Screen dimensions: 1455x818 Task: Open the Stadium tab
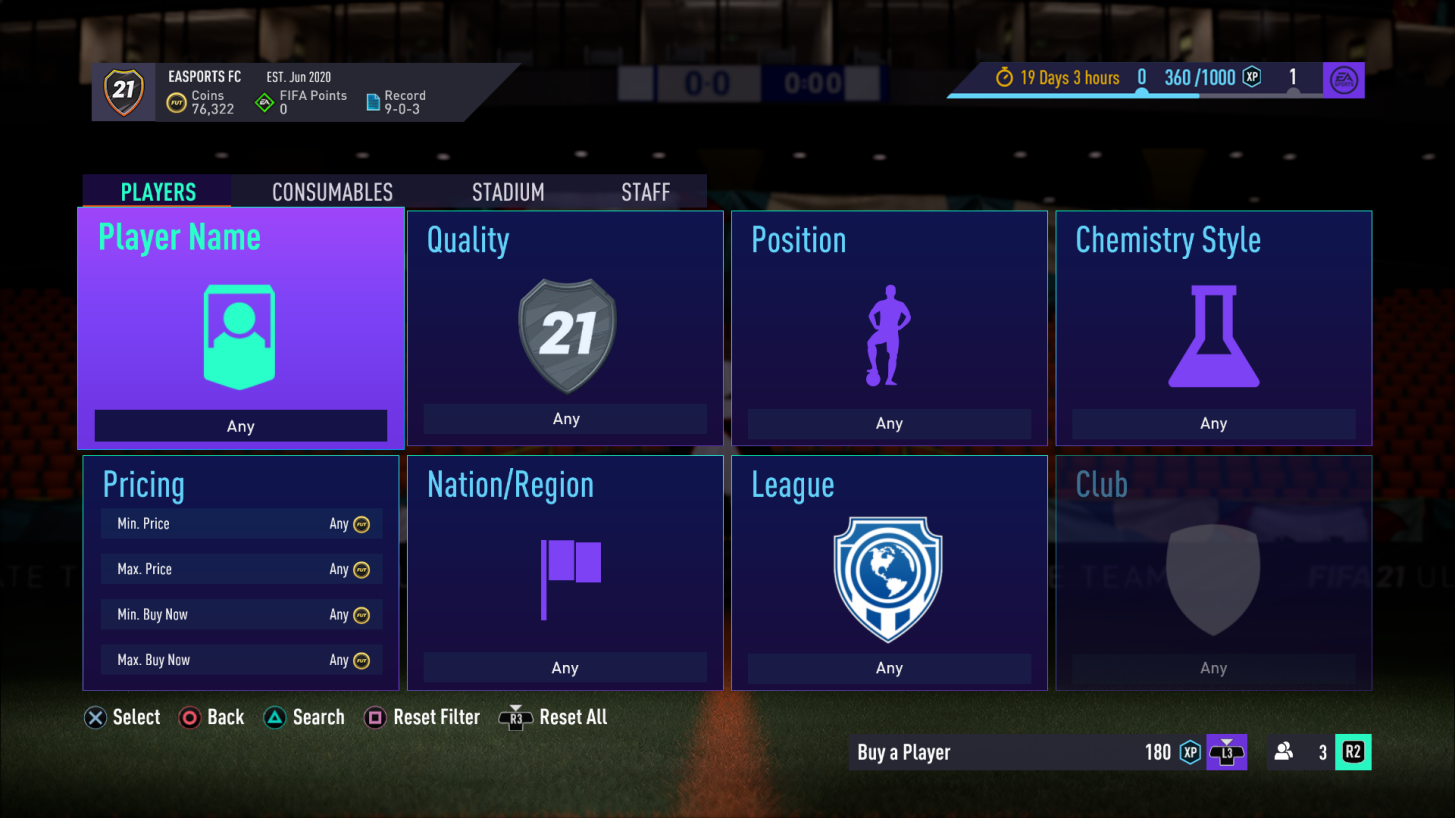(x=508, y=191)
